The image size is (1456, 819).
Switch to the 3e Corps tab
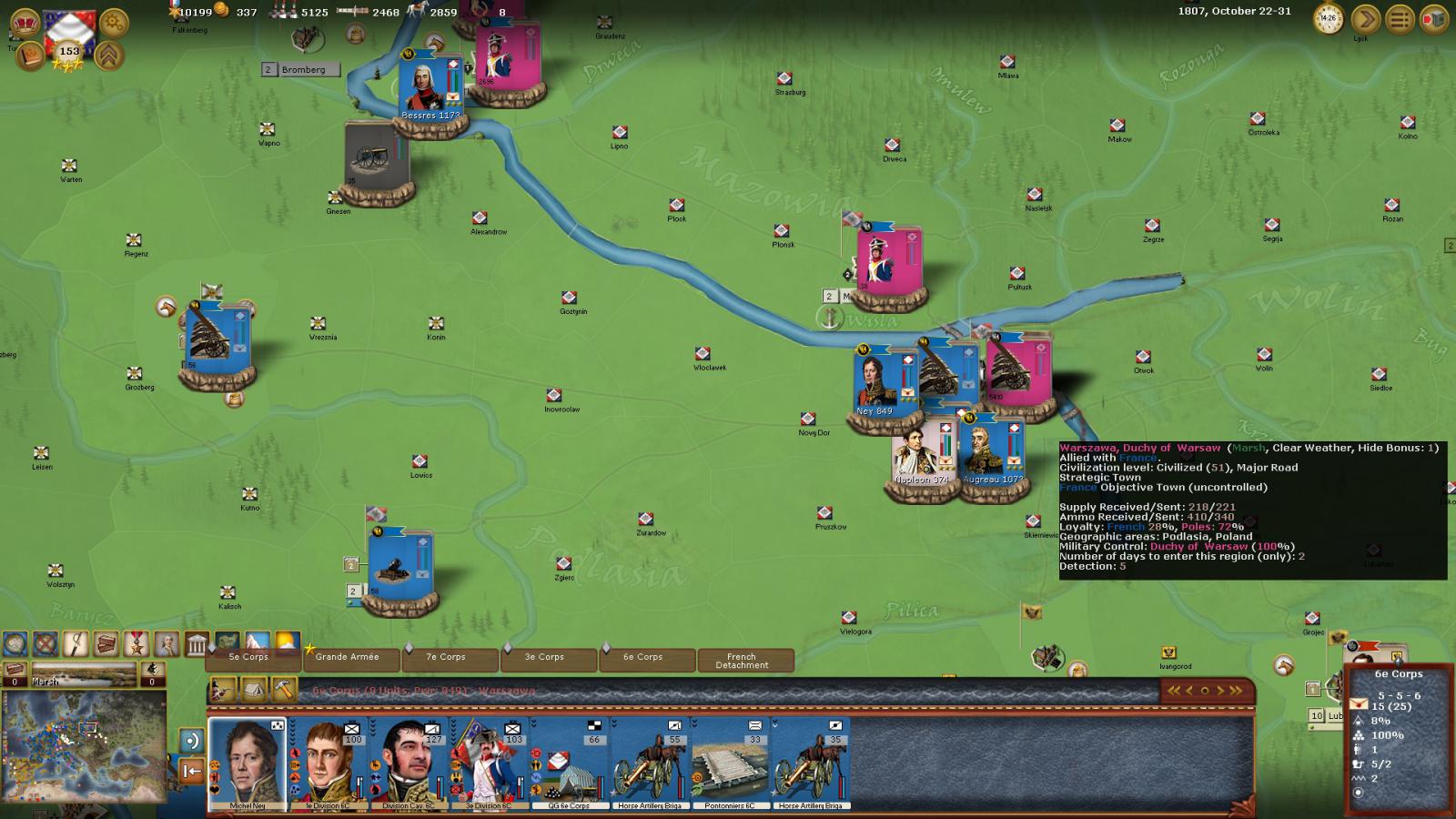(544, 658)
